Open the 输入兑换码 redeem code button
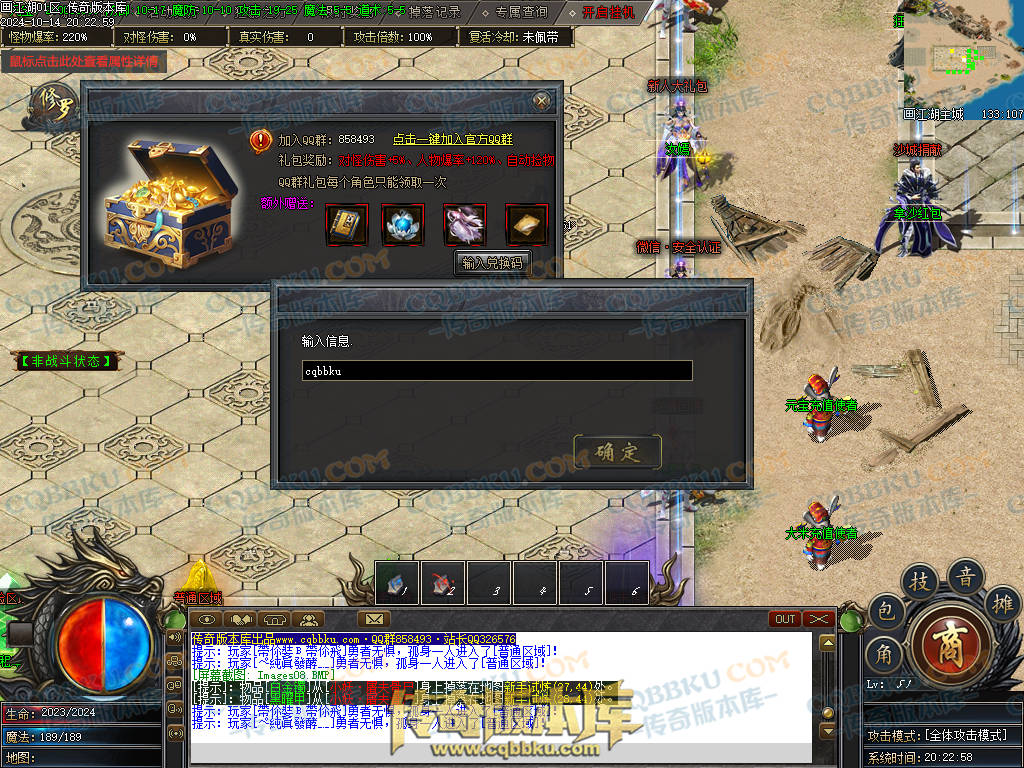 pos(494,263)
